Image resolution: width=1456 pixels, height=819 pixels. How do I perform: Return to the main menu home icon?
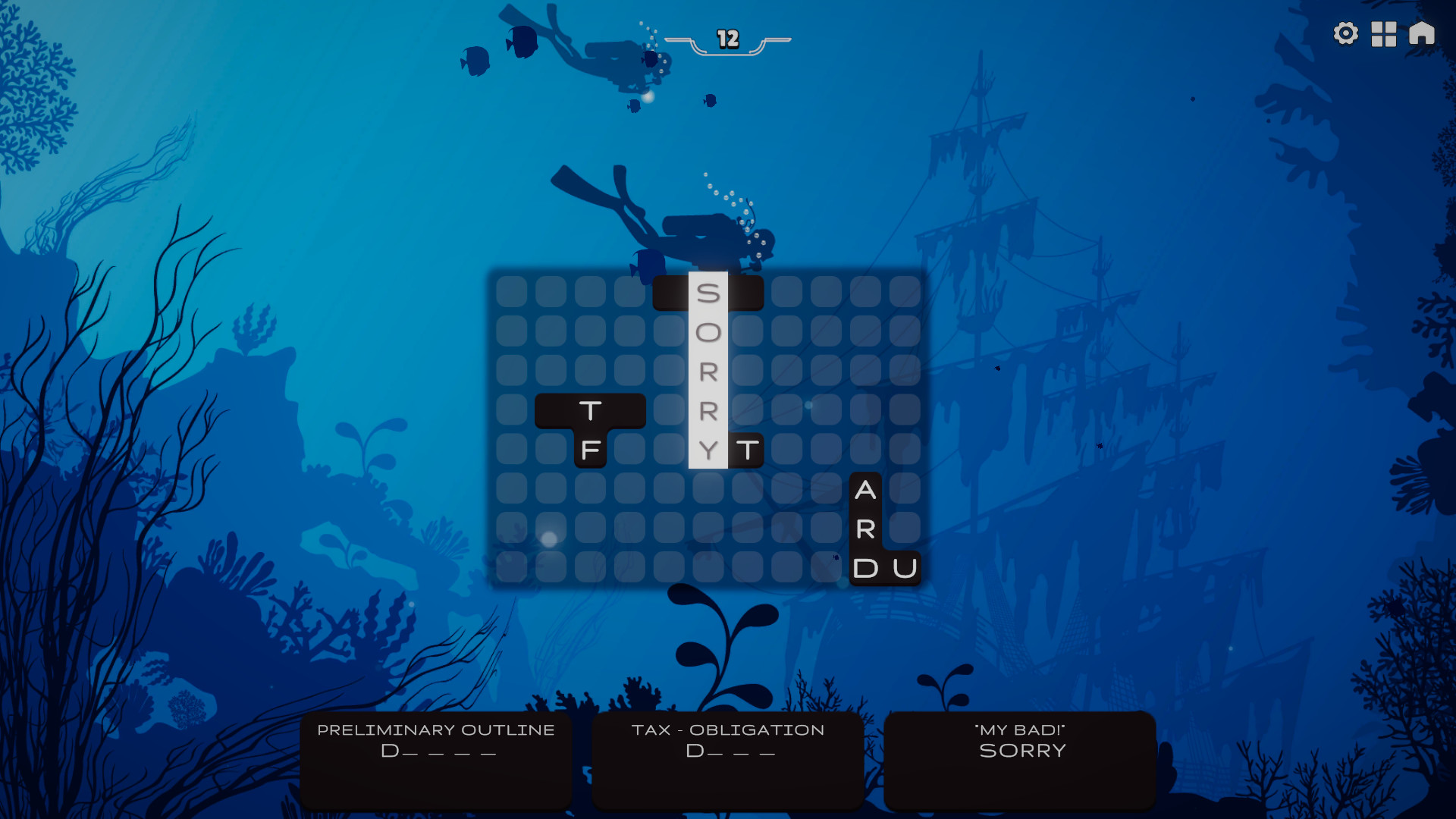tap(1422, 33)
